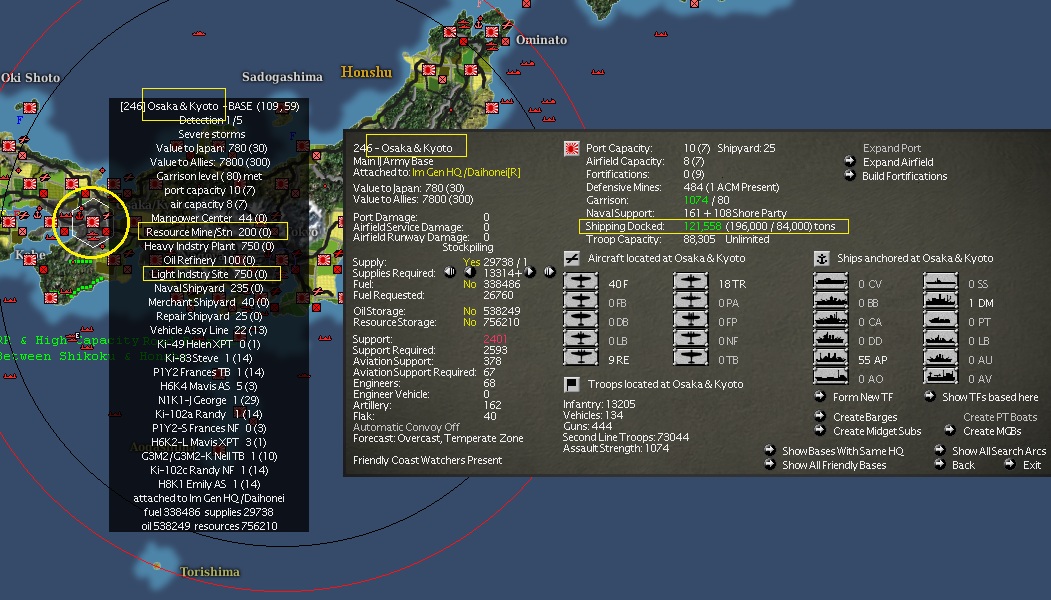View the 1 DM ship anchored
Viewport: 1051px width, 600px height.
point(941,302)
